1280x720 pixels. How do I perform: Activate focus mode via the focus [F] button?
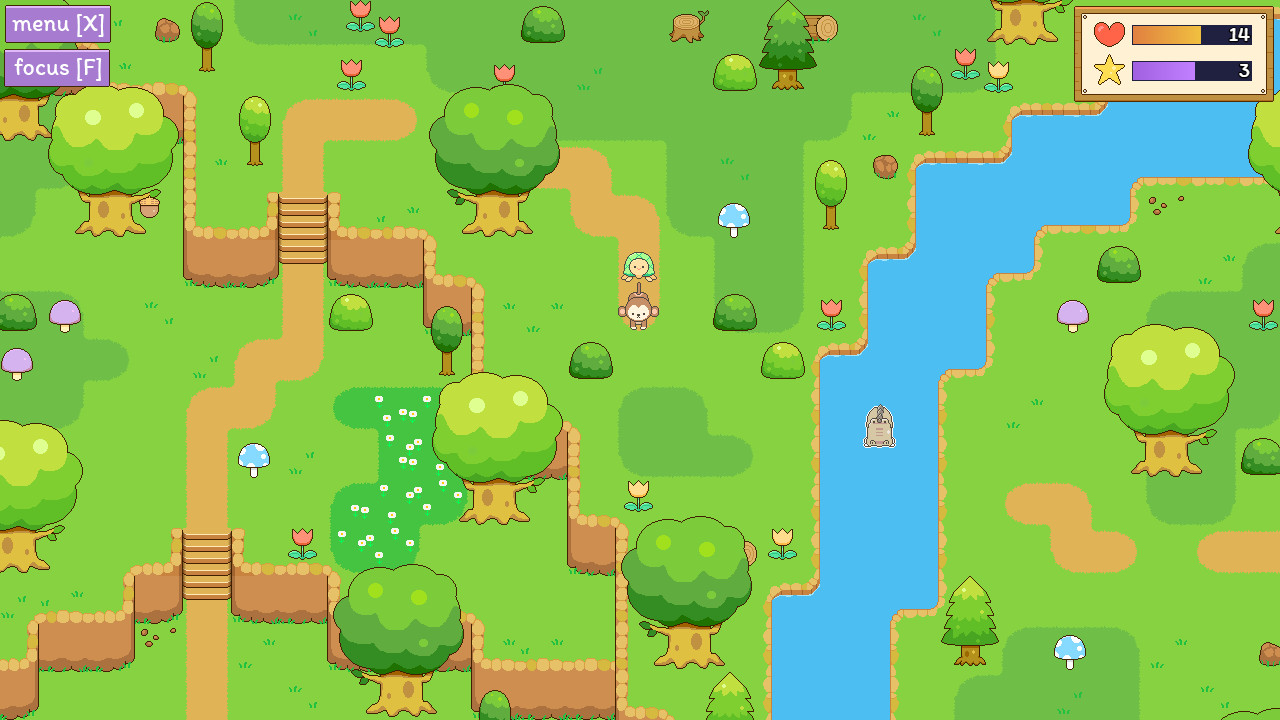tap(56, 68)
